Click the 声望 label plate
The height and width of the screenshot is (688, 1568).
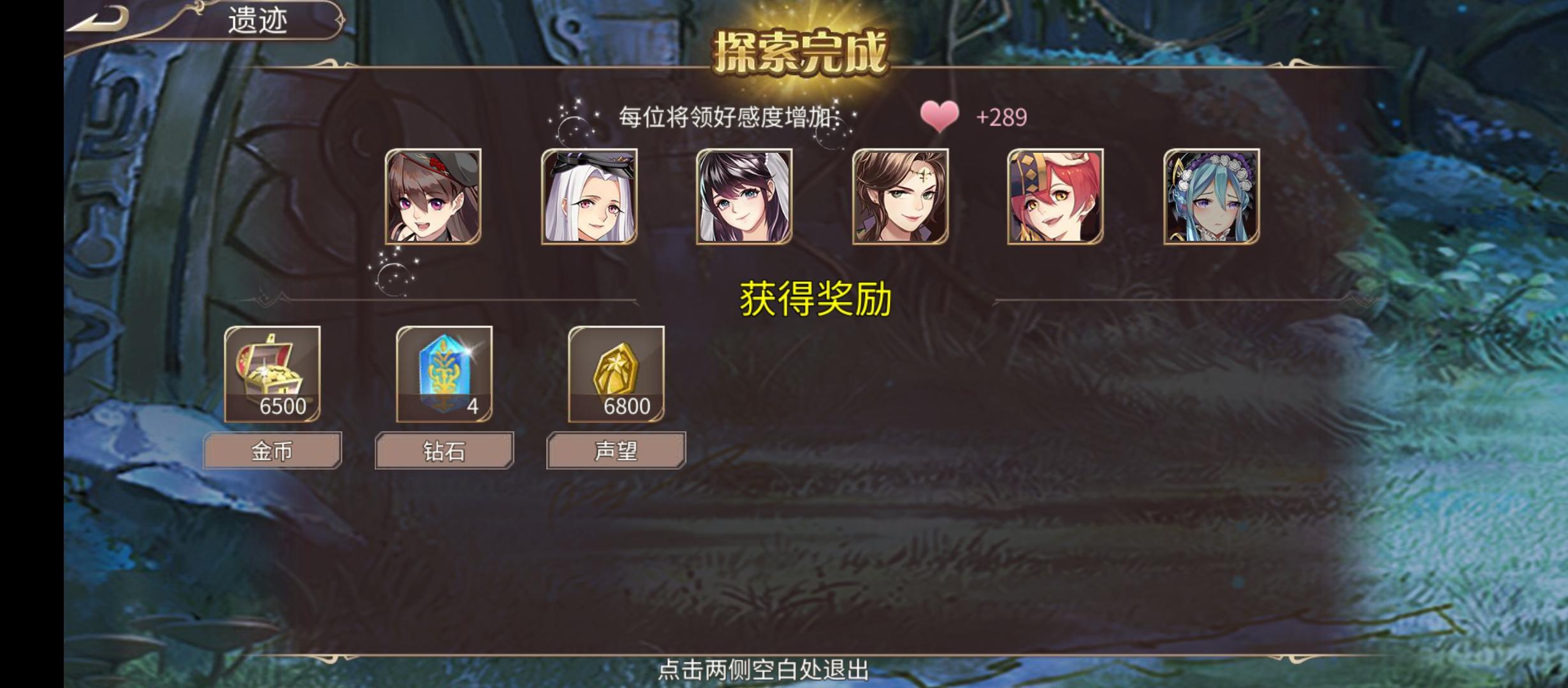click(615, 449)
